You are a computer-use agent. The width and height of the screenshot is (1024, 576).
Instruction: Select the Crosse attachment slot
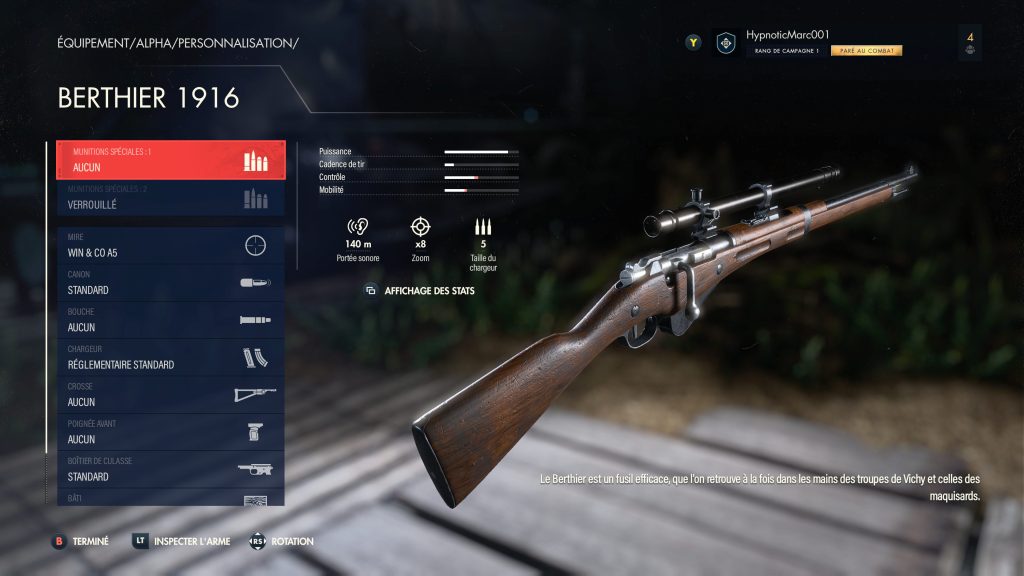click(x=170, y=395)
